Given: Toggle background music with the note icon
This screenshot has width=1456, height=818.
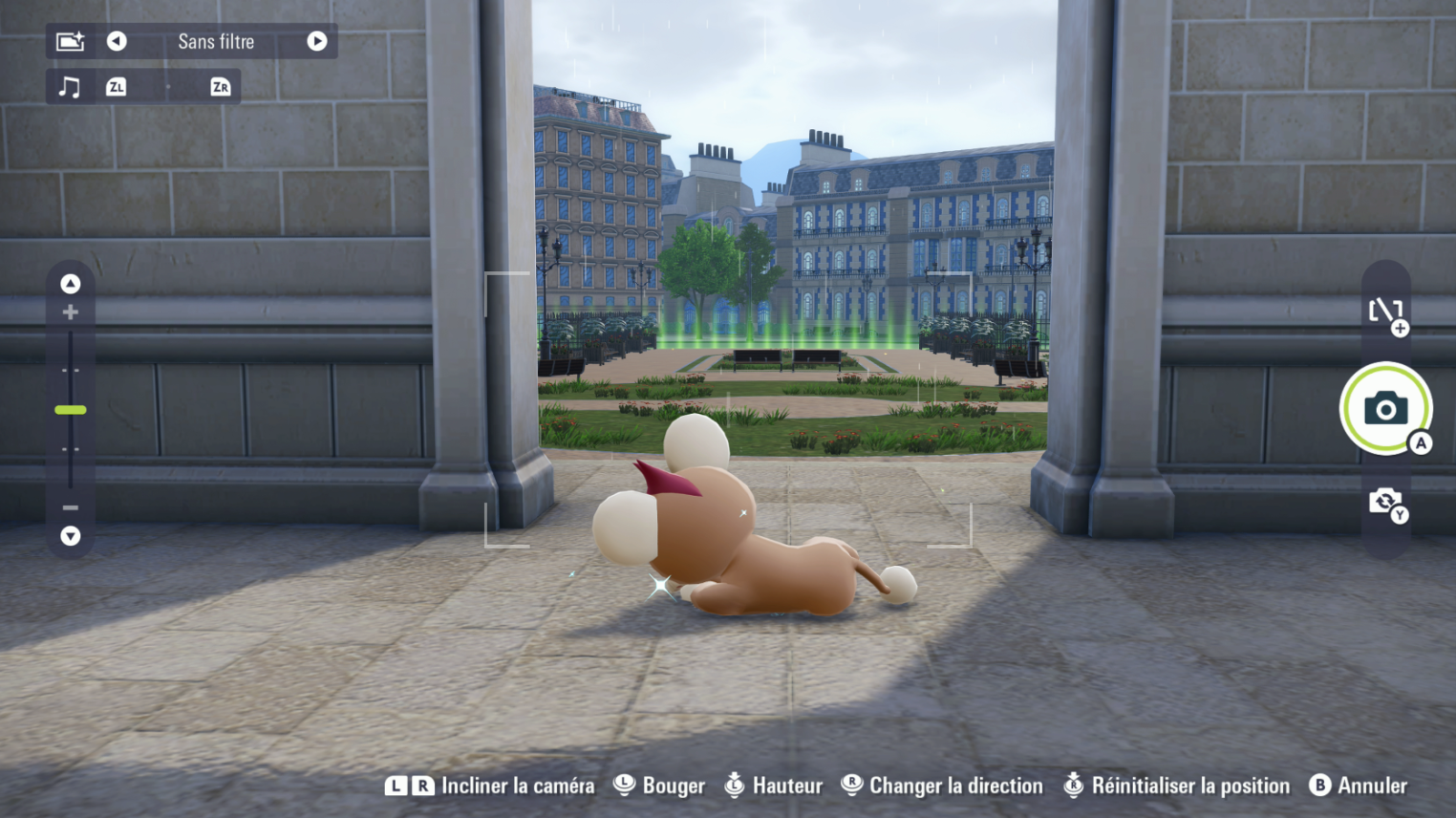Looking at the screenshot, I should click(x=69, y=86).
